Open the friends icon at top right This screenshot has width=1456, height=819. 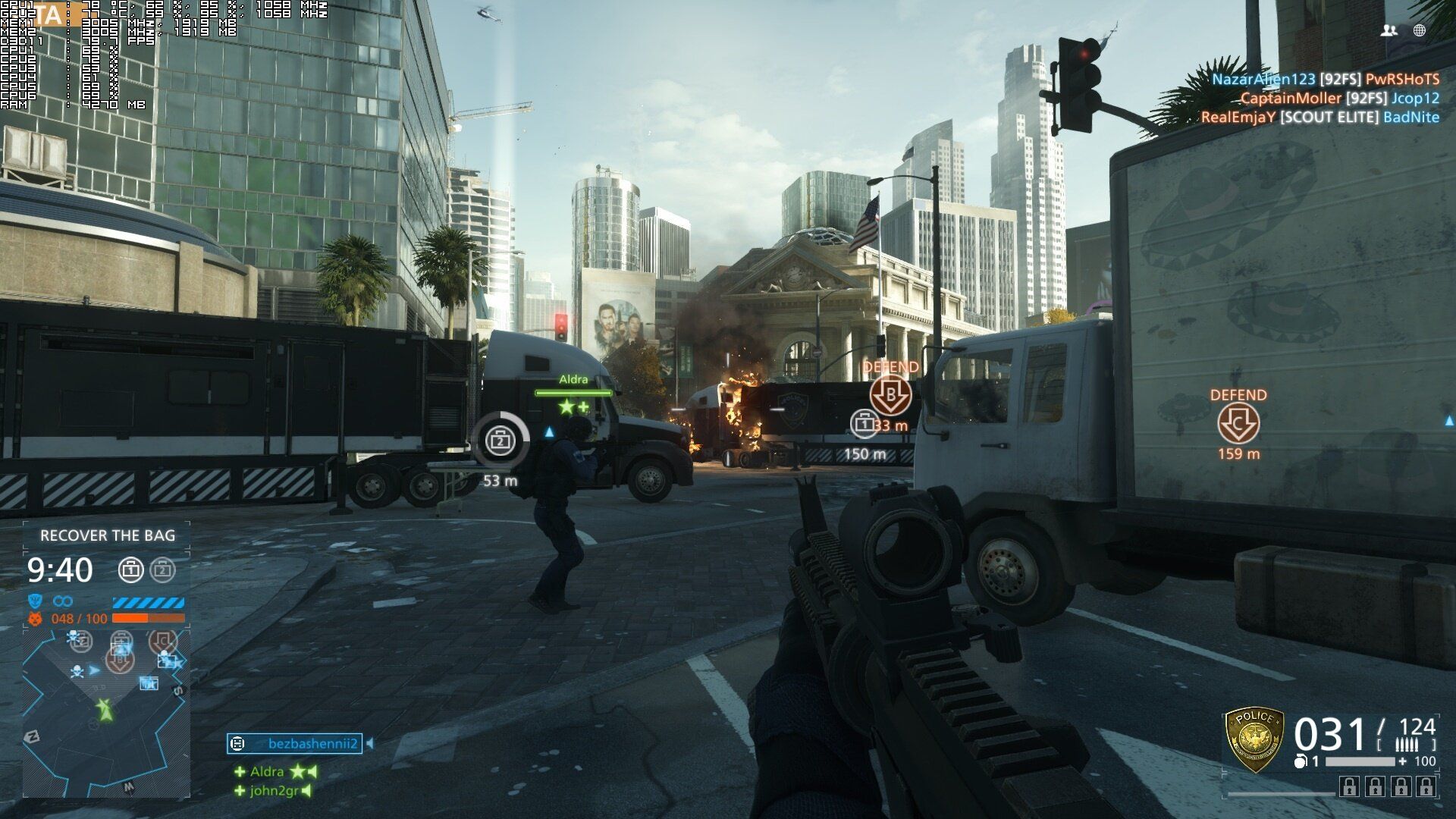pyautogui.click(x=1389, y=30)
